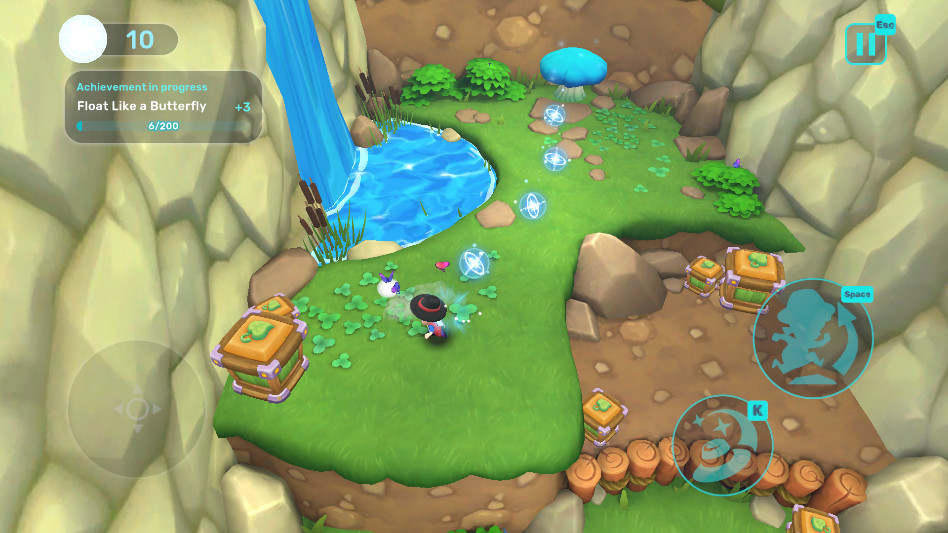Tap the jump action button
The width and height of the screenshot is (948, 533).
coord(812,339)
